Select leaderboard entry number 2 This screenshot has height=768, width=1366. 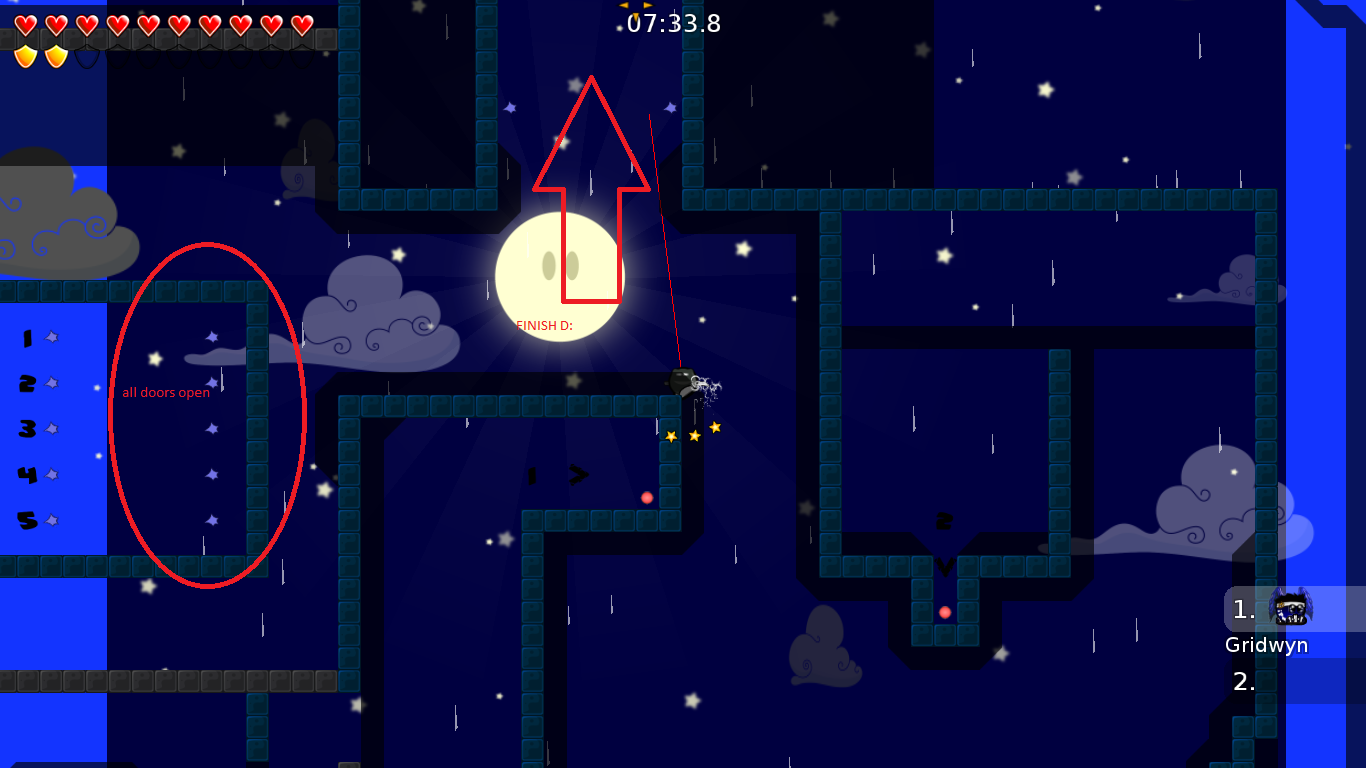[x=1243, y=681]
